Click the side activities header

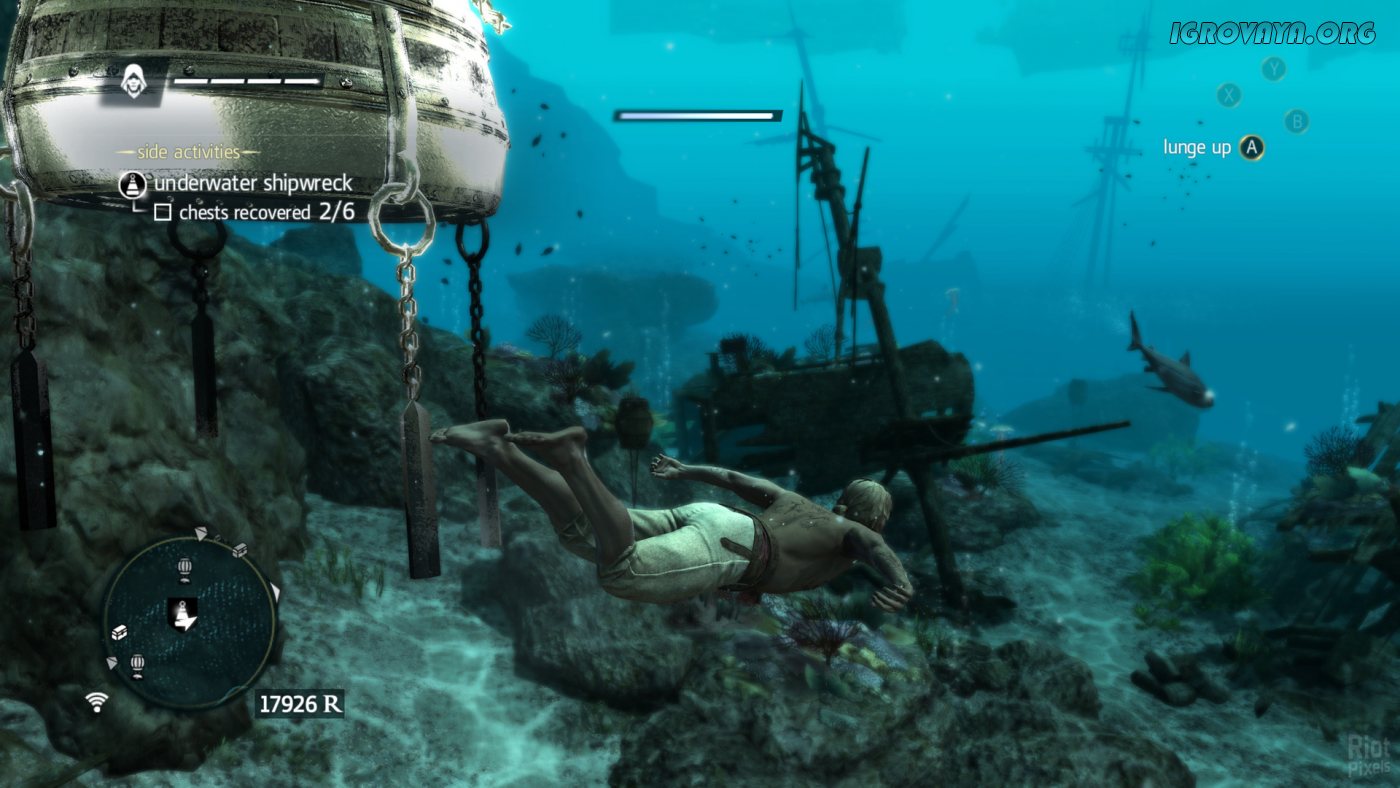pyautogui.click(x=188, y=152)
